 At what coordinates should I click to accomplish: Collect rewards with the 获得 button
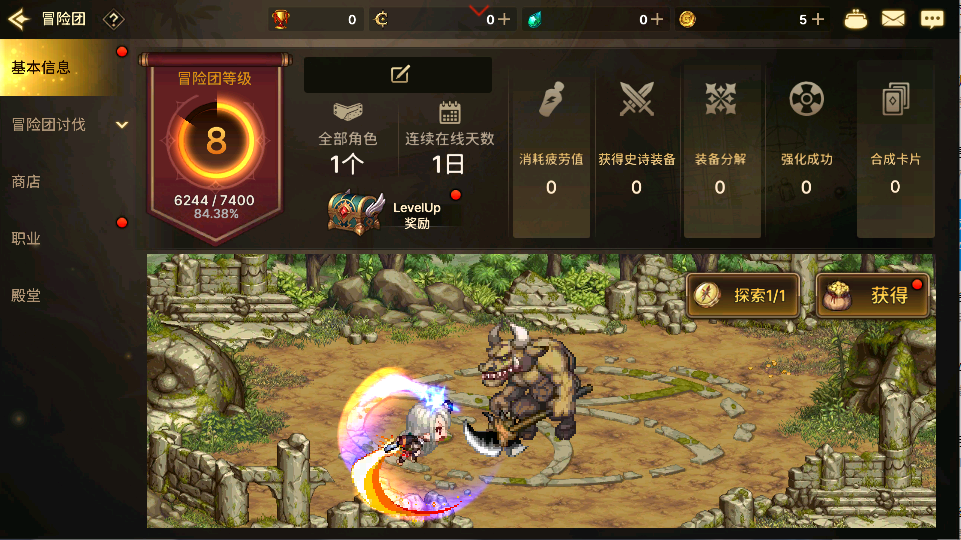pyautogui.click(x=872, y=295)
